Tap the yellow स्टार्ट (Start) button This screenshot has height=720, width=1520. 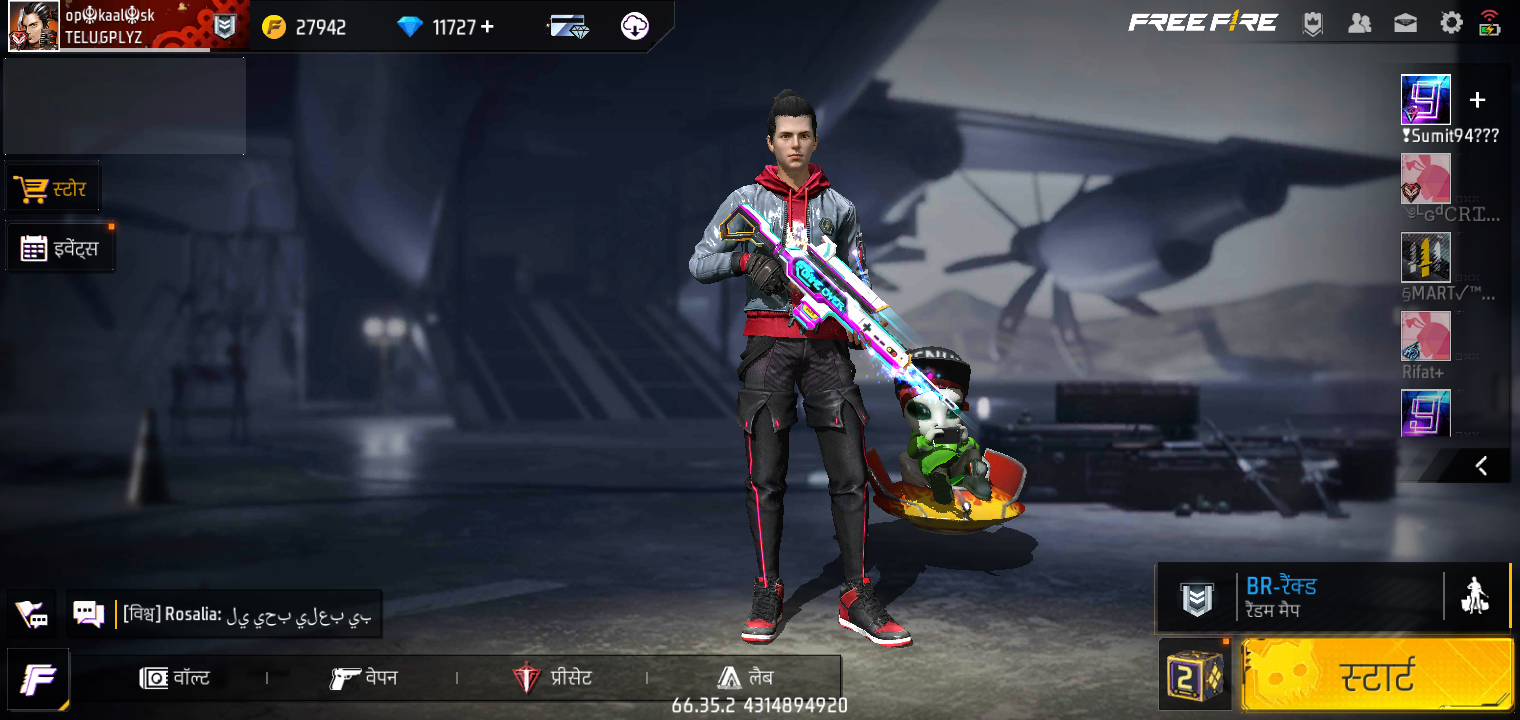1376,676
